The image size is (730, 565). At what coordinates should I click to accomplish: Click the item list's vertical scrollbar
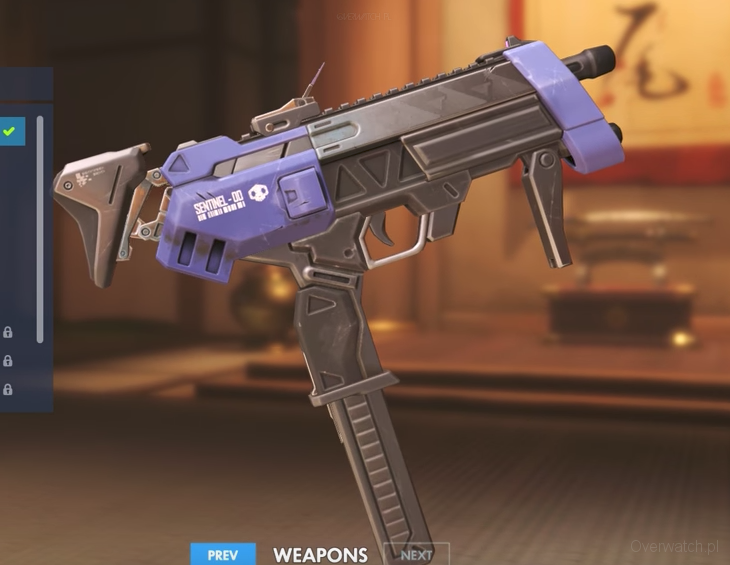click(x=40, y=230)
